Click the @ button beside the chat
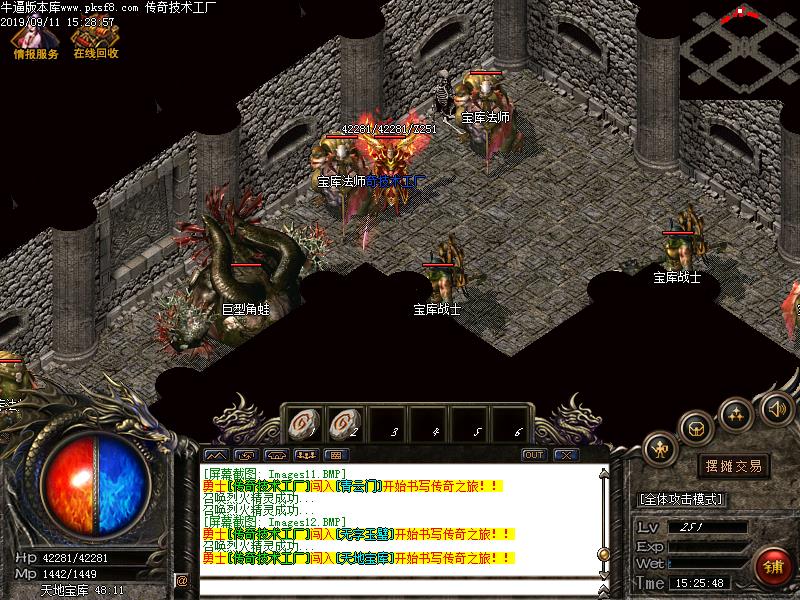 (x=182, y=580)
